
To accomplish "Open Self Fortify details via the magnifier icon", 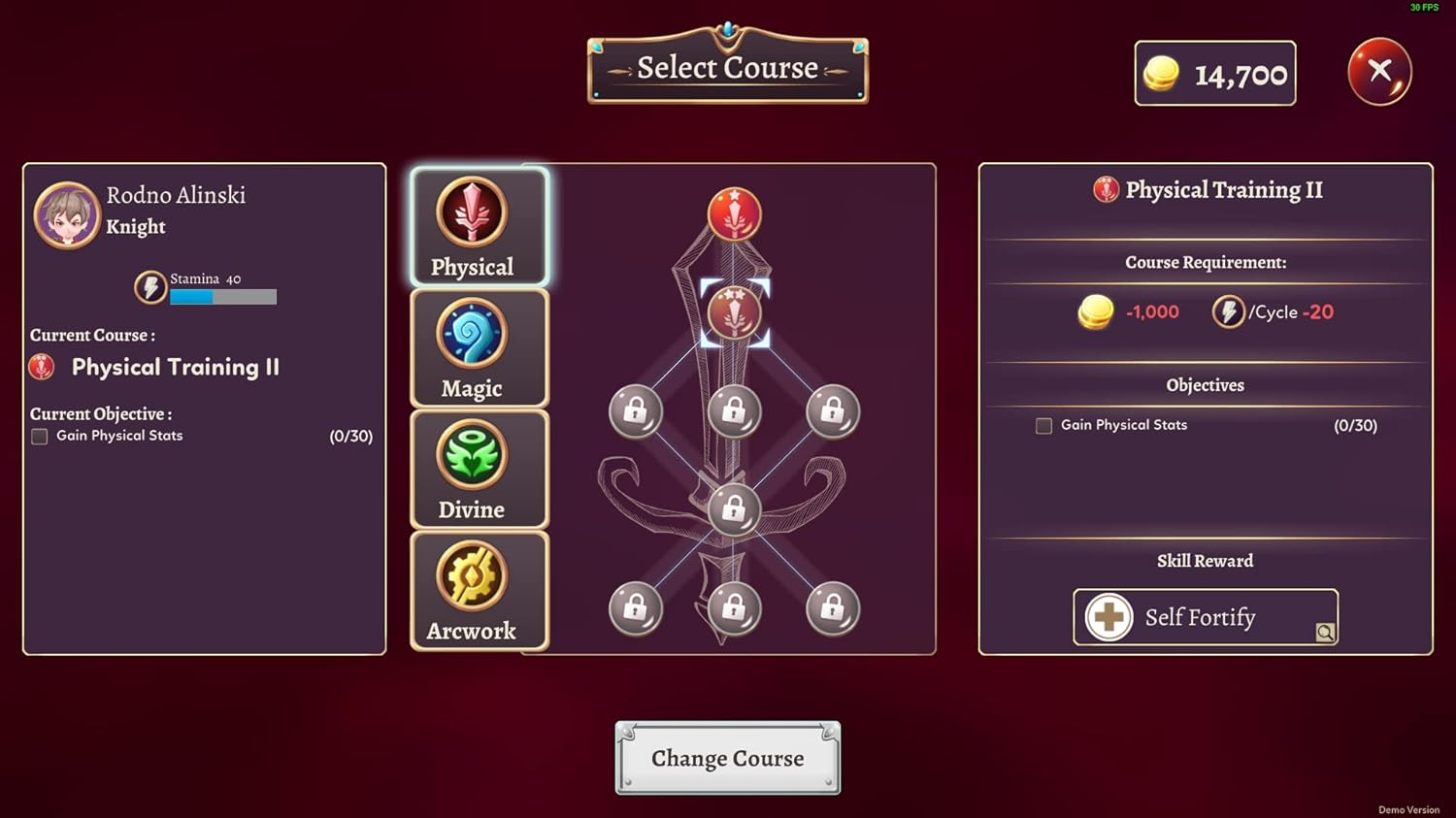I will point(1325,633).
